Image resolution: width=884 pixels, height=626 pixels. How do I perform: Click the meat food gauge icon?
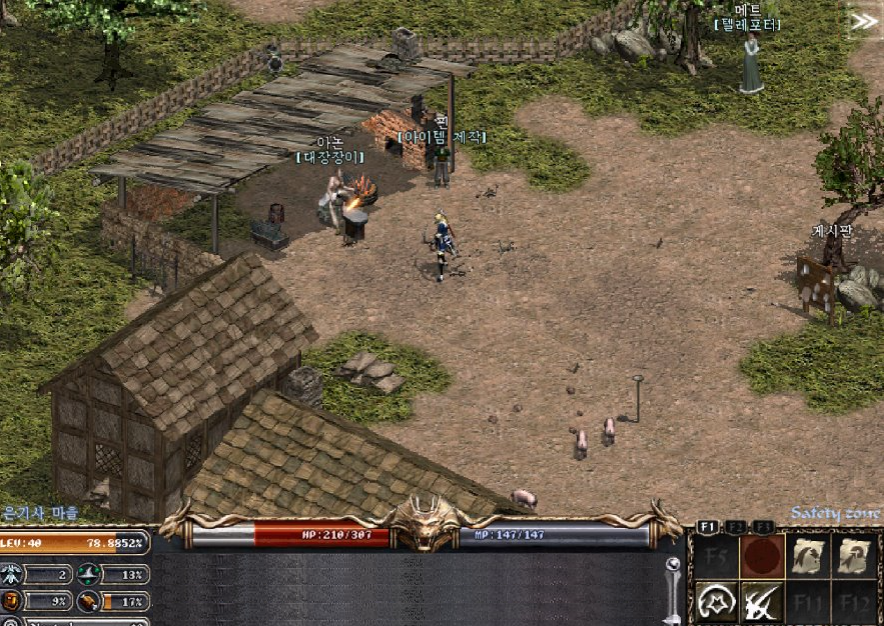click(89, 601)
